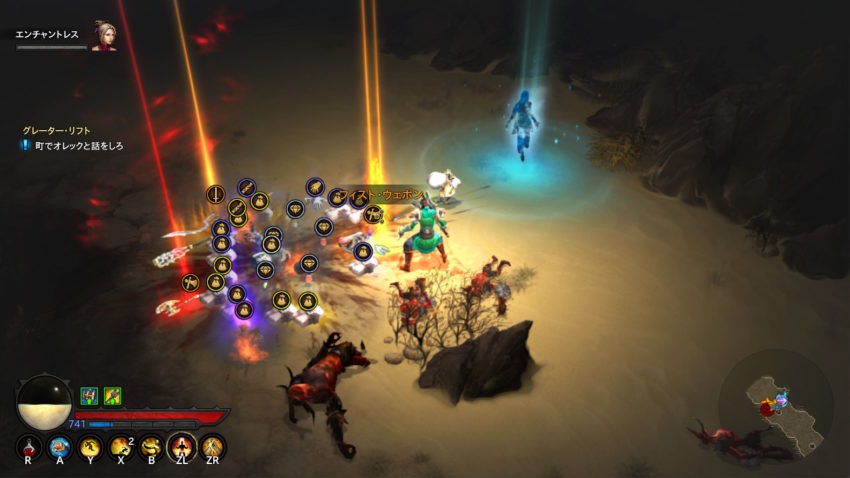Activate the golden sweeping kick skill
The height and width of the screenshot is (478, 850).
click(152, 447)
